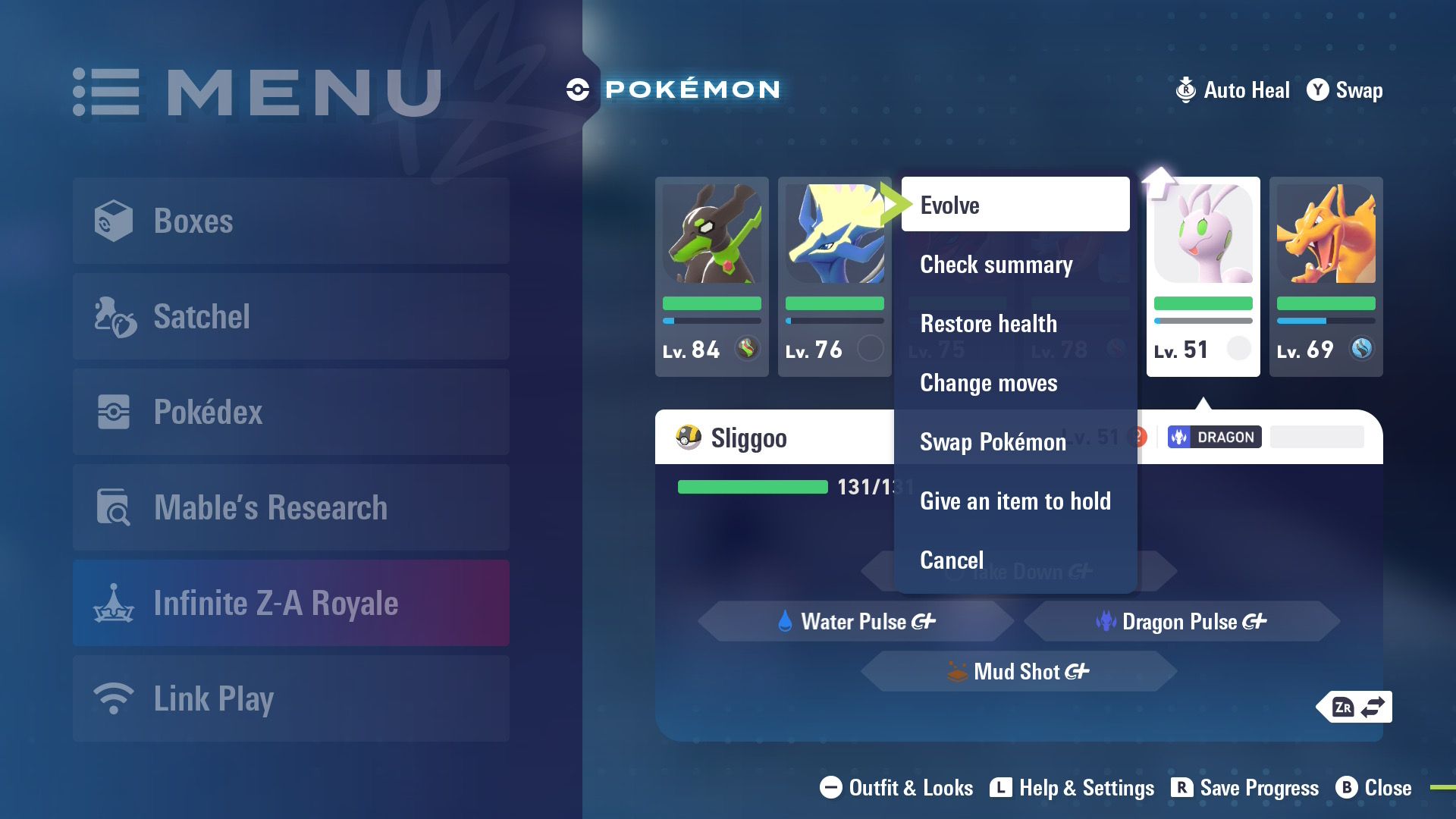Open Mable's Research
Screen dimensions: 1456x819
pyautogui.click(x=291, y=507)
